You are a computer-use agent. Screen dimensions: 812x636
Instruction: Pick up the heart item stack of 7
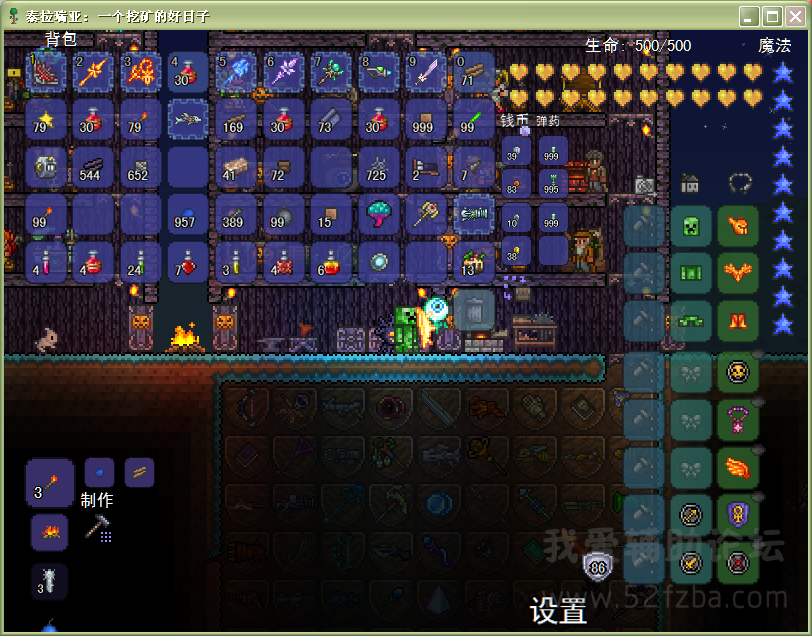(x=187, y=262)
